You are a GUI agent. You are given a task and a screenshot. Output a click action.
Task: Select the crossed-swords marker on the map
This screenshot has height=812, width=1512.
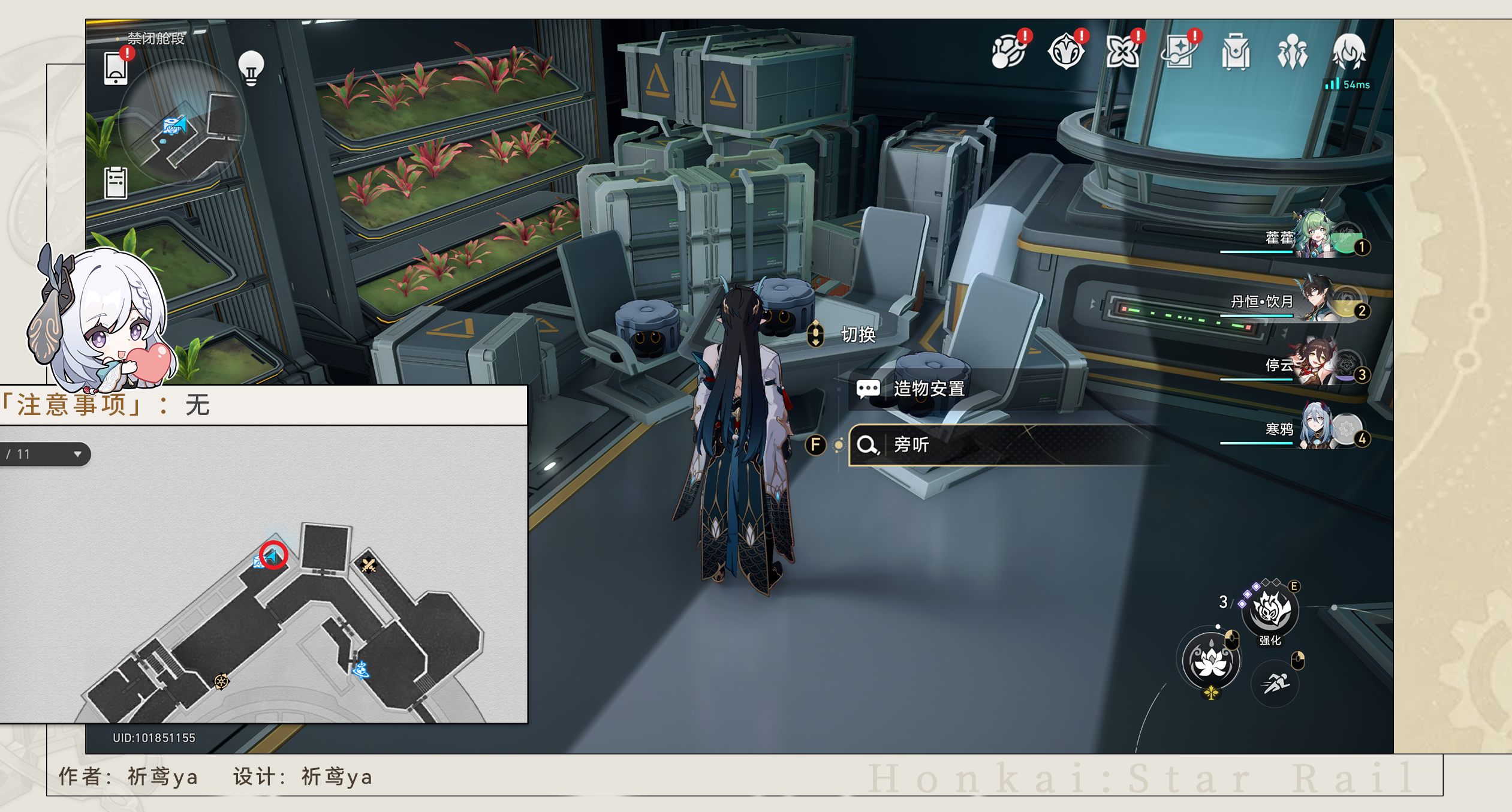tap(368, 564)
